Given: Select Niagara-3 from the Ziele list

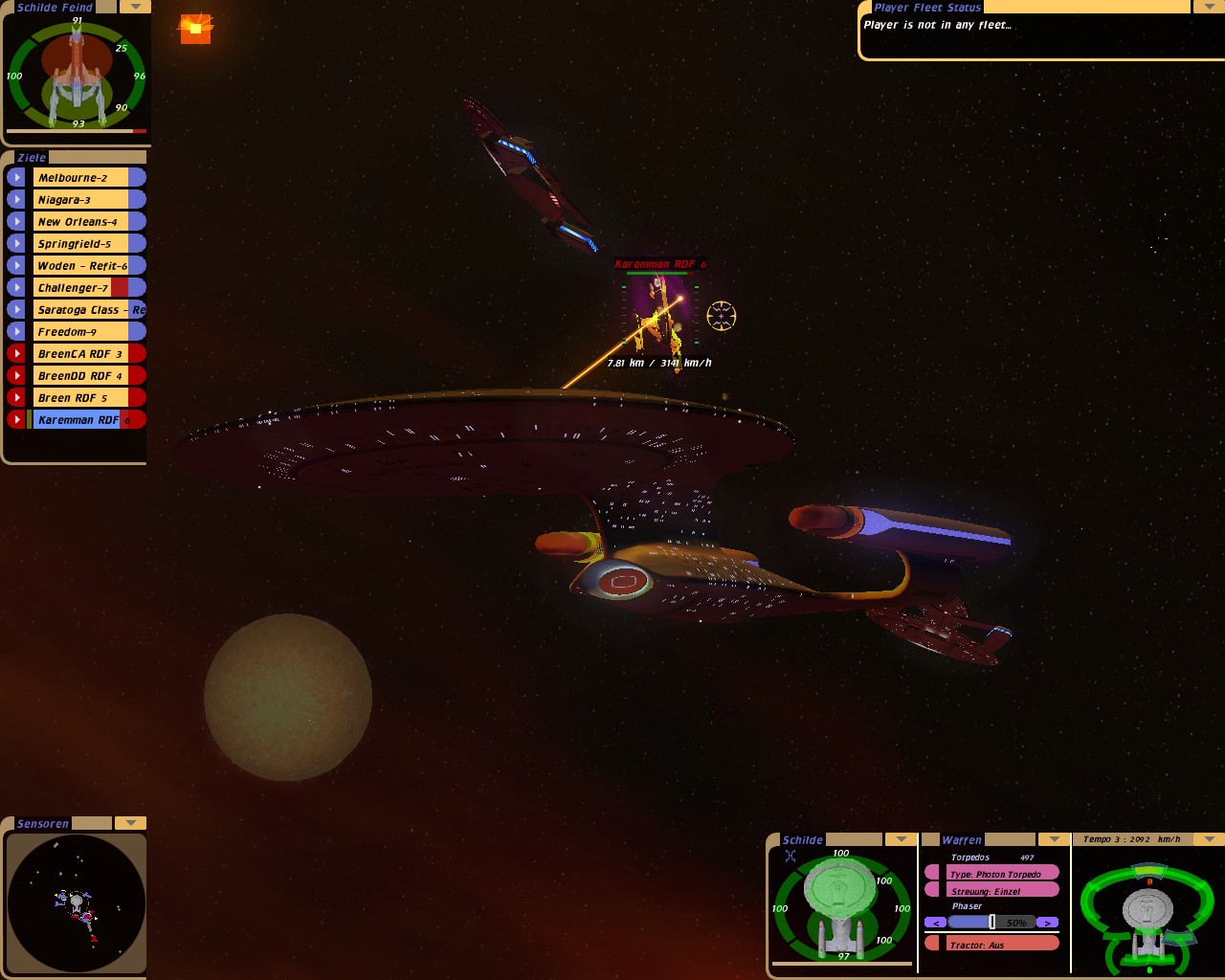Looking at the screenshot, I should click(x=81, y=200).
